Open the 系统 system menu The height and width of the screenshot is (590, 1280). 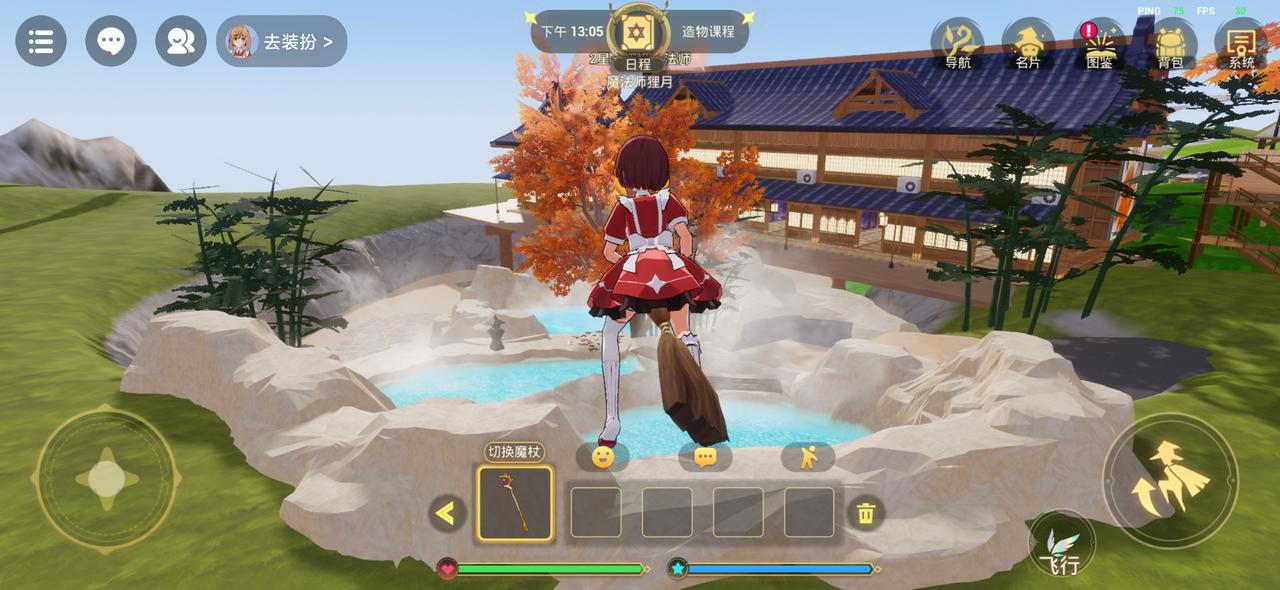(1241, 46)
